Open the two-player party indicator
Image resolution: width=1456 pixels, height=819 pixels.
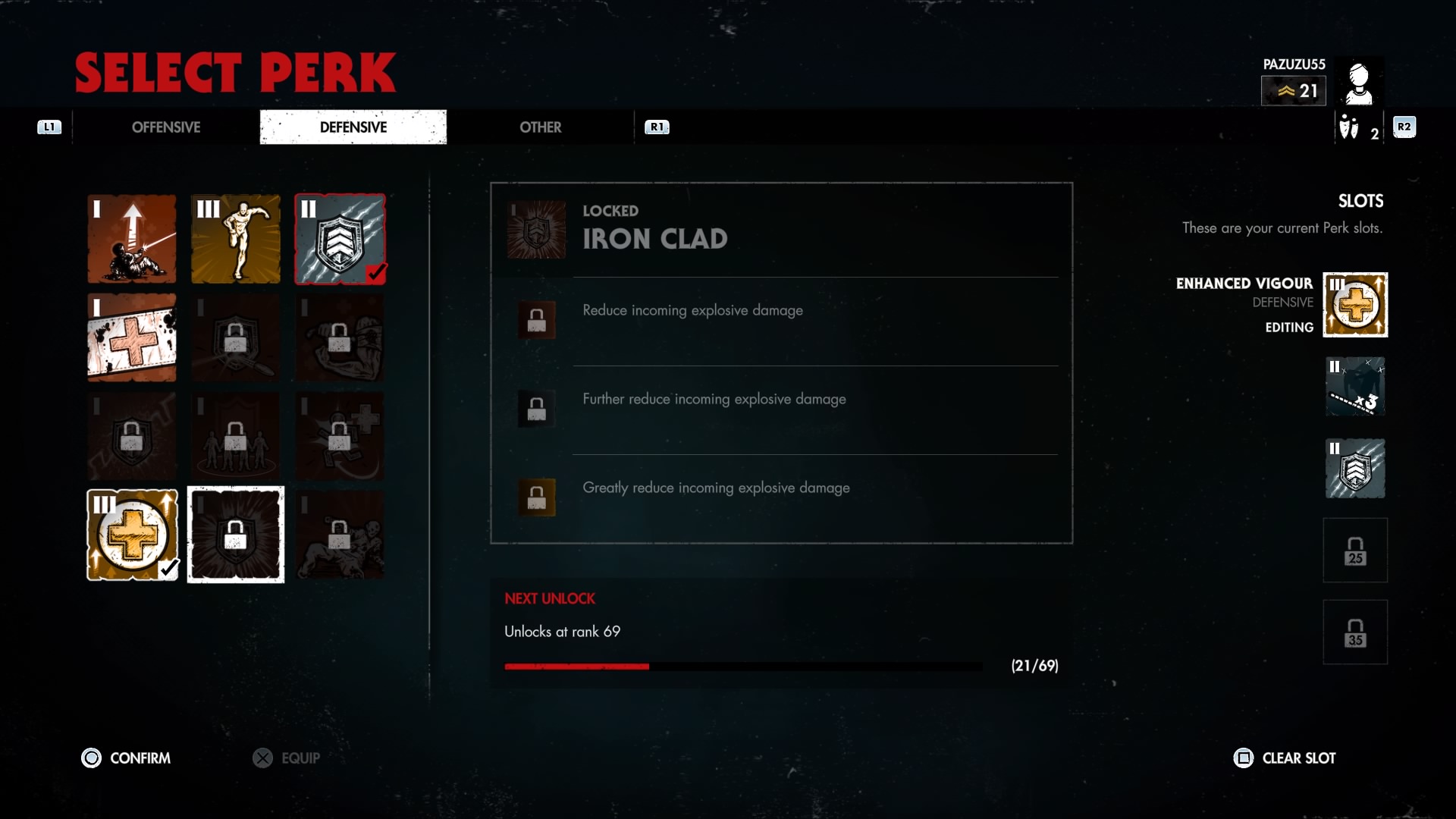point(1358,128)
